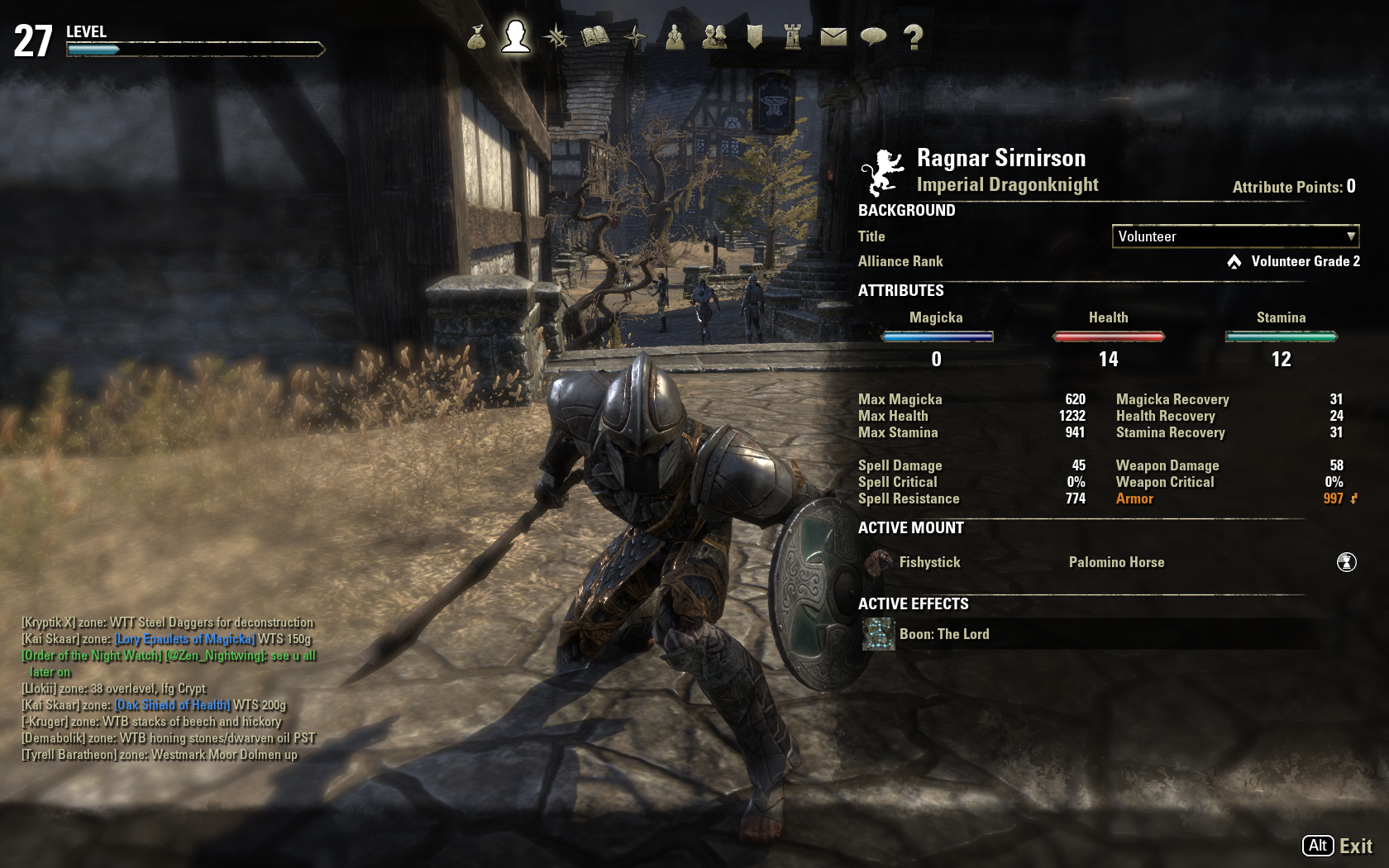Open the guild banner icon
Image resolution: width=1389 pixels, height=868 pixels.
pos(754,37)
